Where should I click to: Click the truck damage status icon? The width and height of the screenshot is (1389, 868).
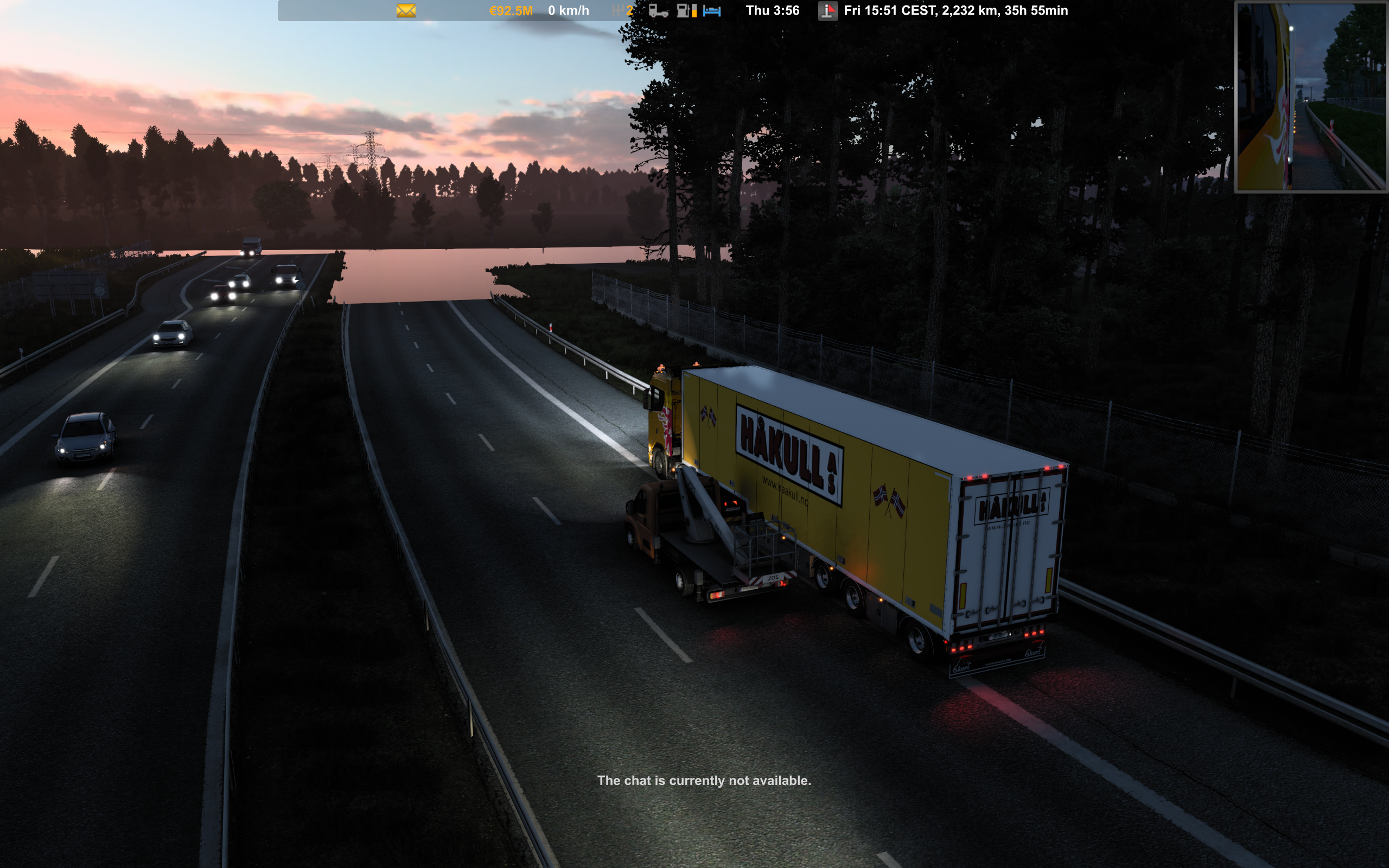tap(658, 11)
